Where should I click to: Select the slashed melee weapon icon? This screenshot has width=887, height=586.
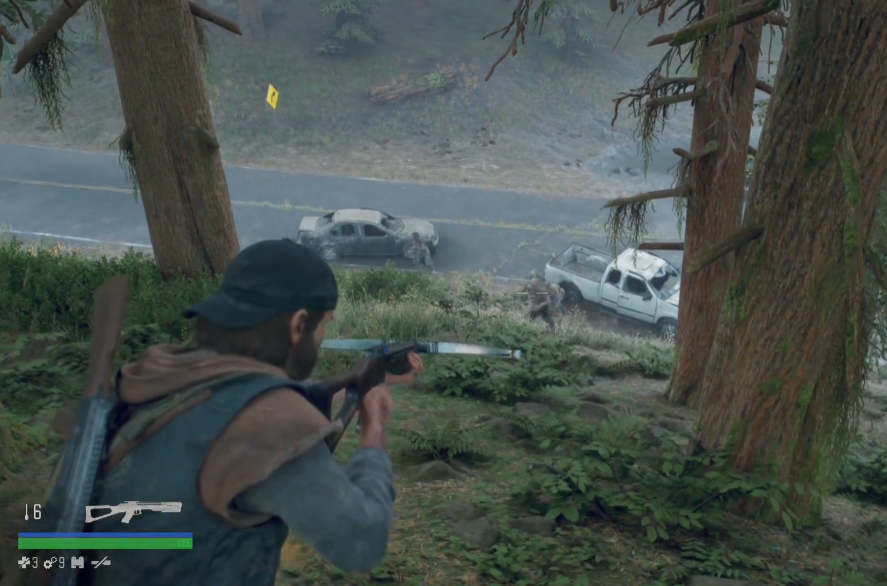click(x=101, y=563)
